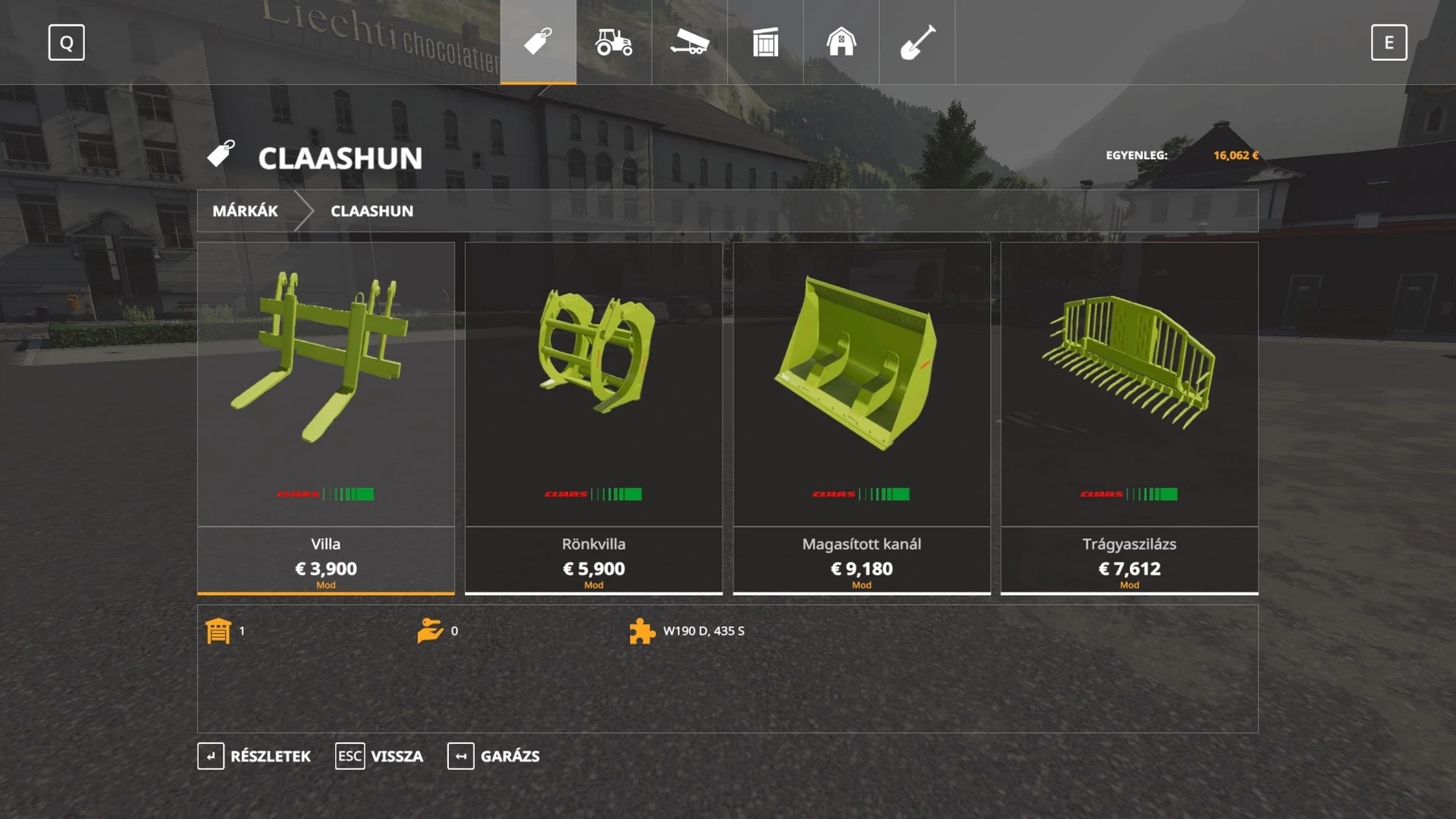Open the trailer tools tab

tap(689, 42)
